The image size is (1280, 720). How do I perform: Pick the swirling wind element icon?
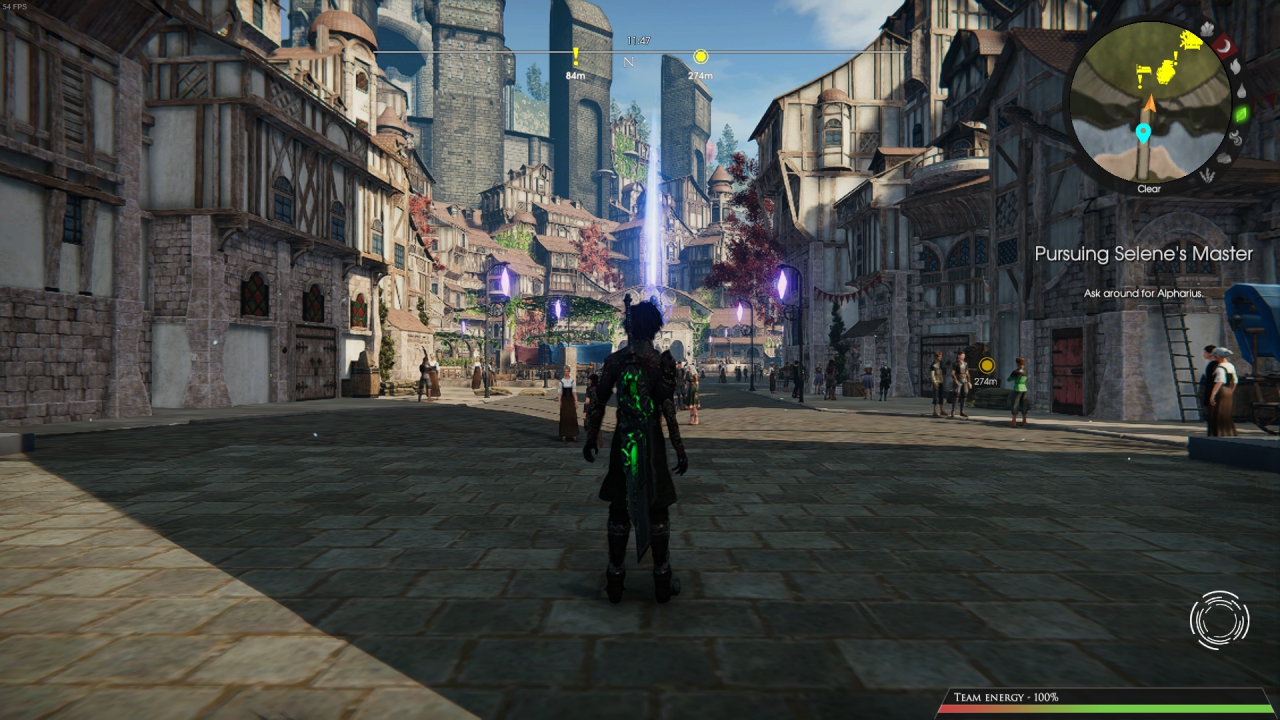point(1235,138)
